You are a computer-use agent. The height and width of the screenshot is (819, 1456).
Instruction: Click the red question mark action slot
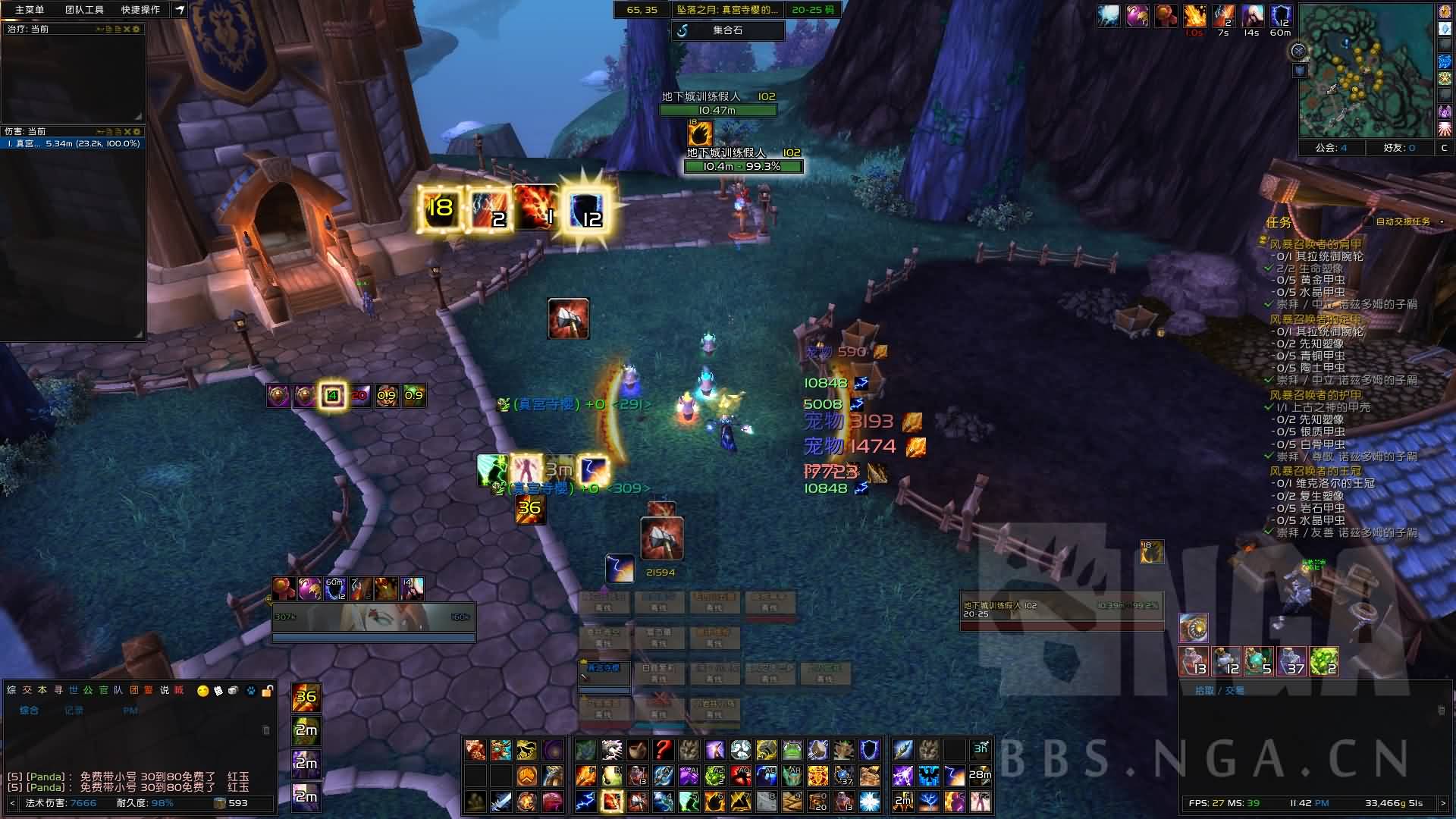(x=663, y=751)
